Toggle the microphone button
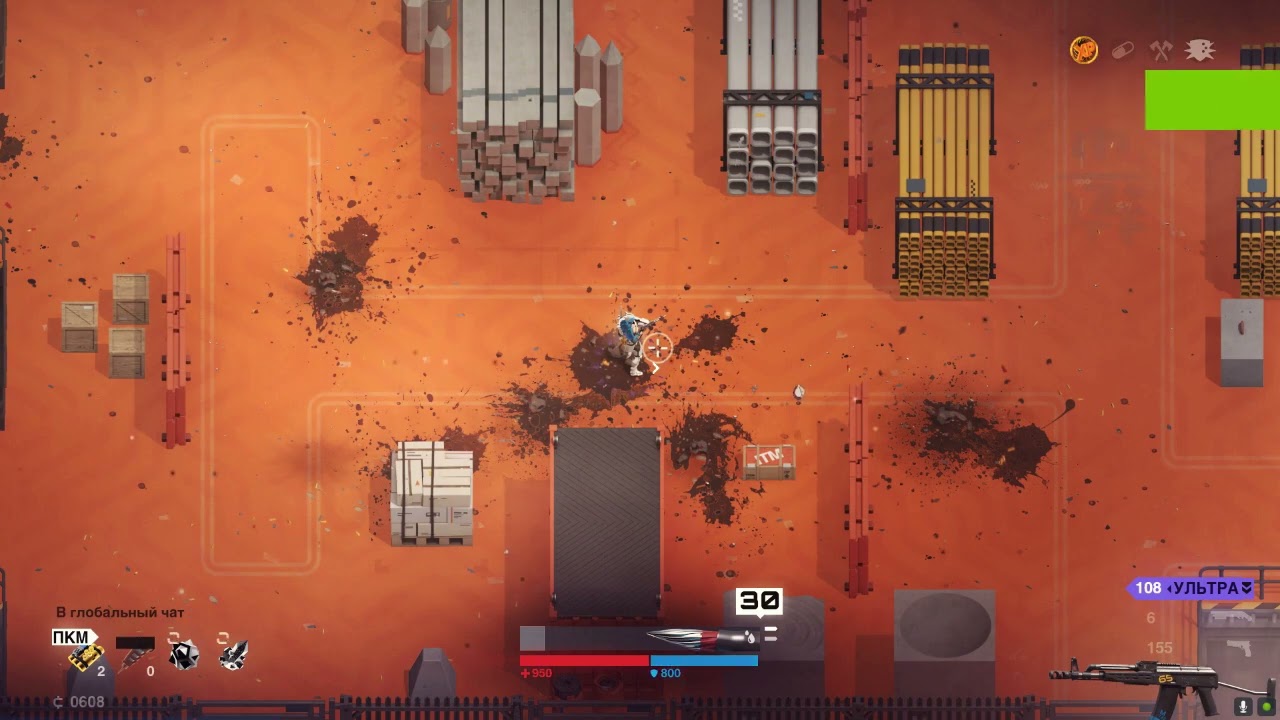1280x720 pixels. [1244, 706]
